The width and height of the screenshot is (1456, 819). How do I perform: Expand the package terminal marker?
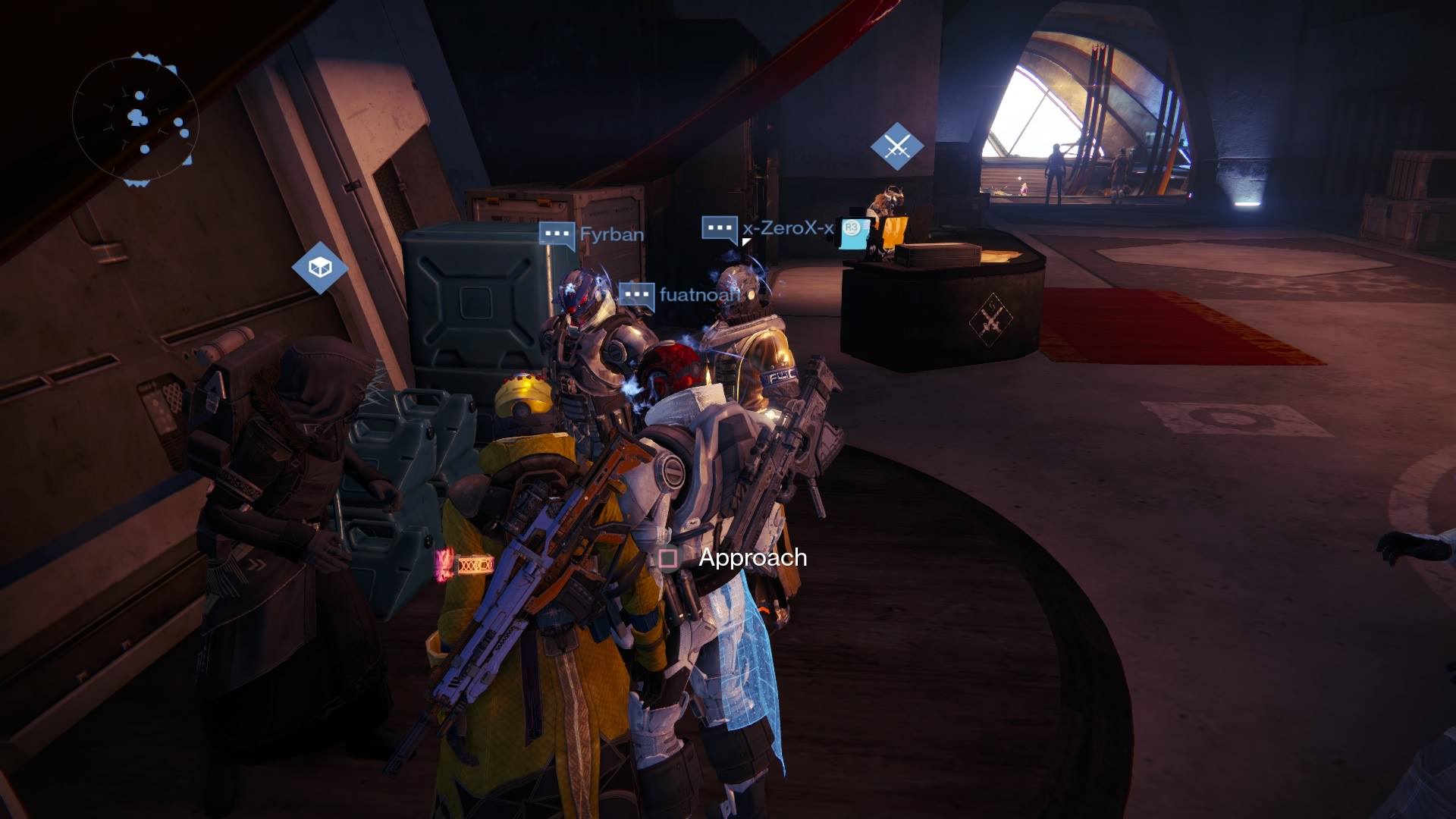[x=318, y=269]
